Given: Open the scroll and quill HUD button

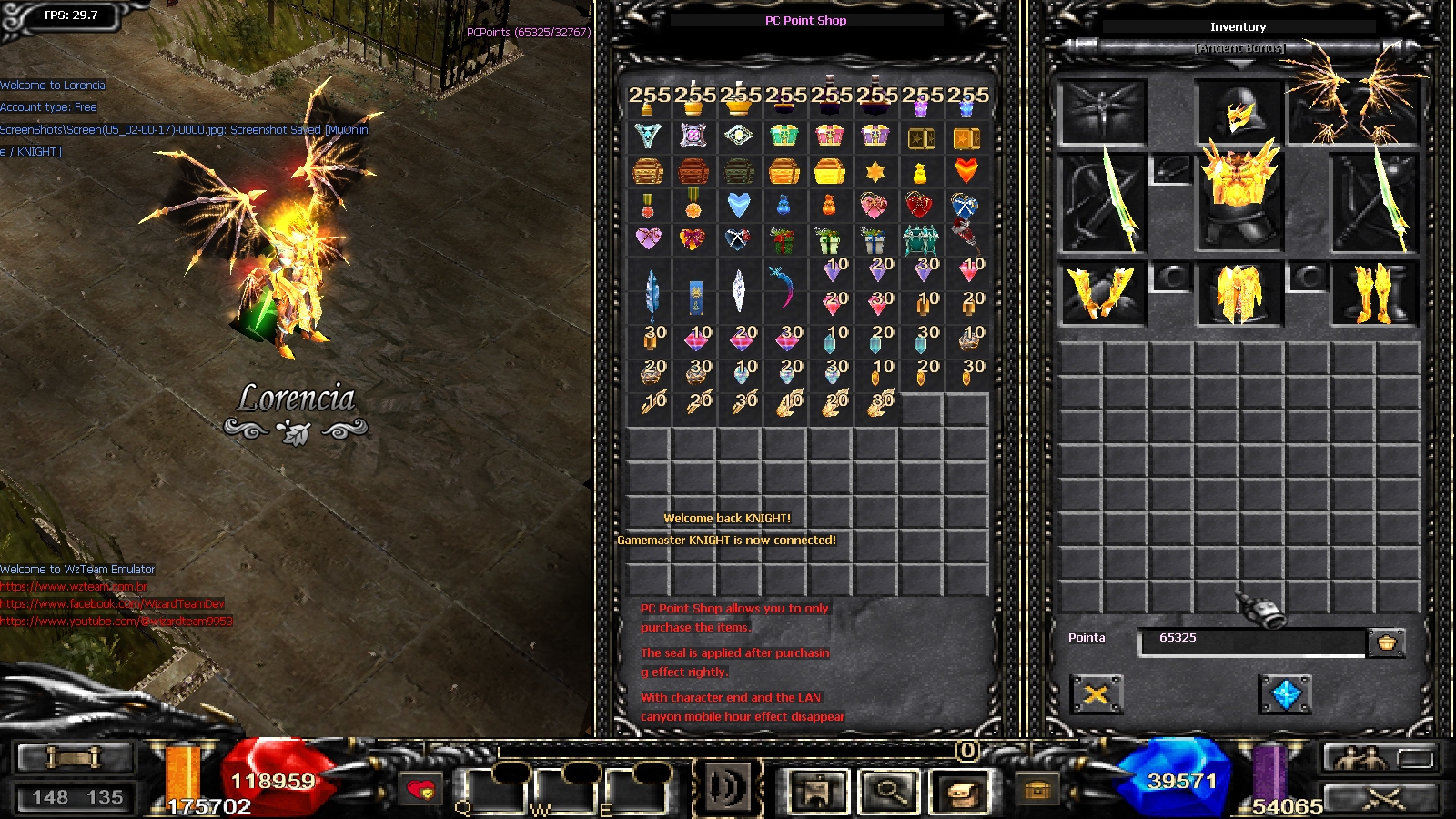Looking at the screenshot, I should click(962, 792).
